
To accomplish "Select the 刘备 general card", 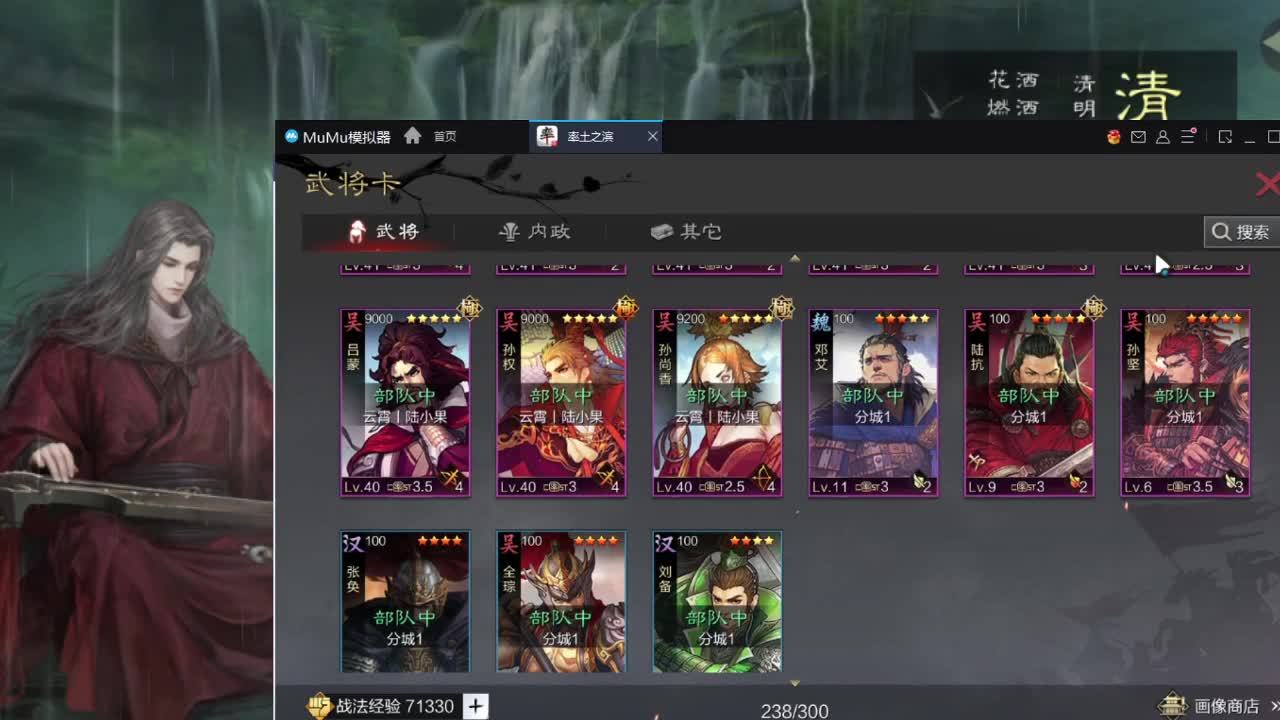I will pos(716,600).
